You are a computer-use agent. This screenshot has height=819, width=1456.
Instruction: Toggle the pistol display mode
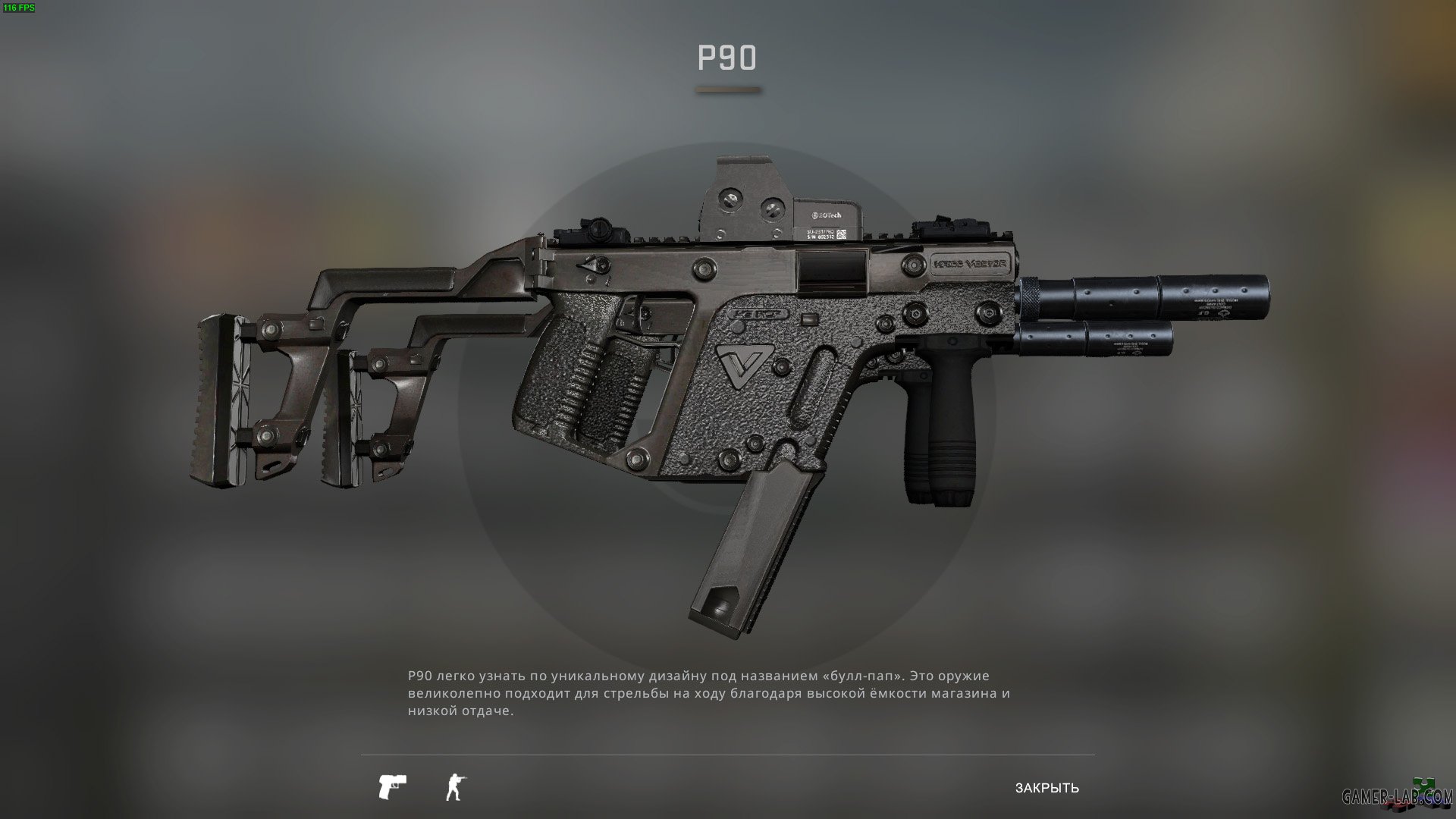[393, 786]
